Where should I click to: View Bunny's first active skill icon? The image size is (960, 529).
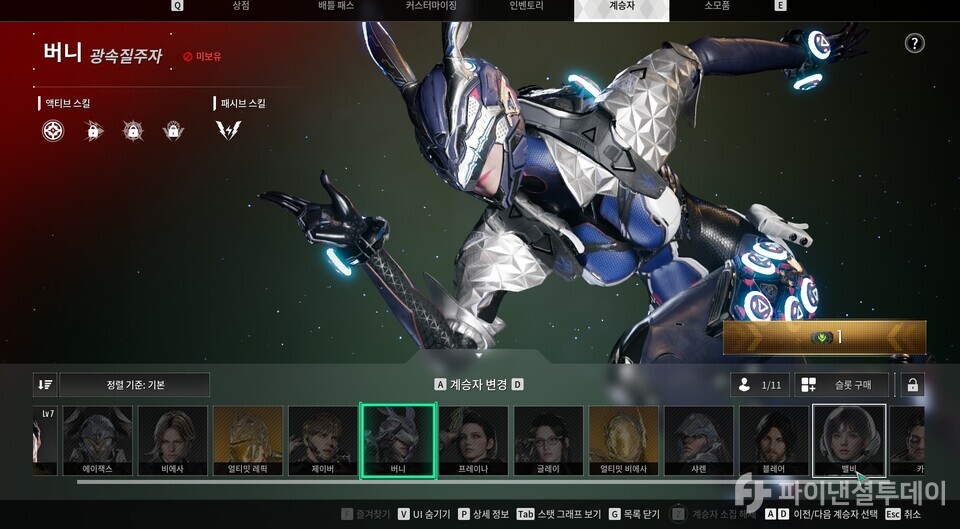(x=53, y=130)
